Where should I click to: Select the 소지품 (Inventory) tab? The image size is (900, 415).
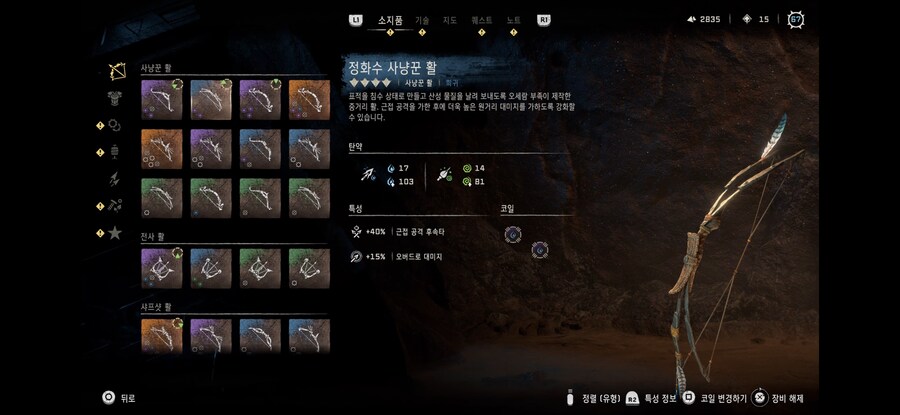(389, 19)
